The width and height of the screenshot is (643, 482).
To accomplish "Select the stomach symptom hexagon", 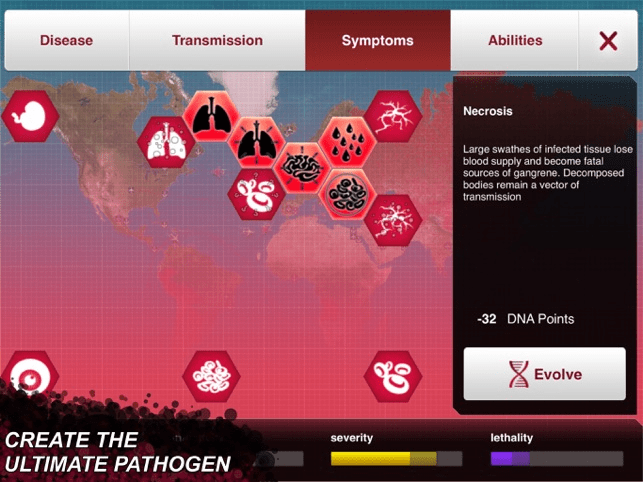I will [x=28, y=117].
